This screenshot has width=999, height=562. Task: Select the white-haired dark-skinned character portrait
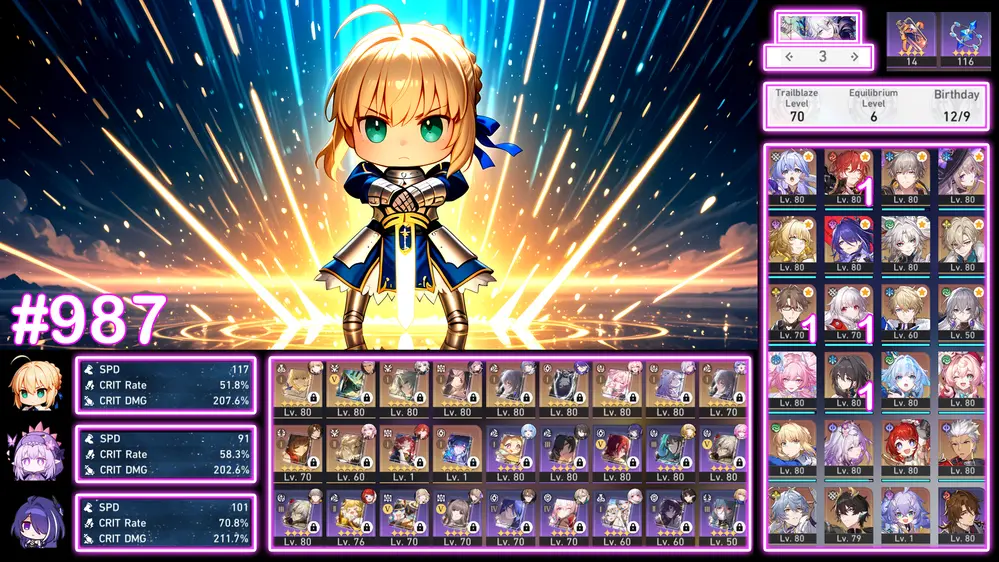(962, 445)
